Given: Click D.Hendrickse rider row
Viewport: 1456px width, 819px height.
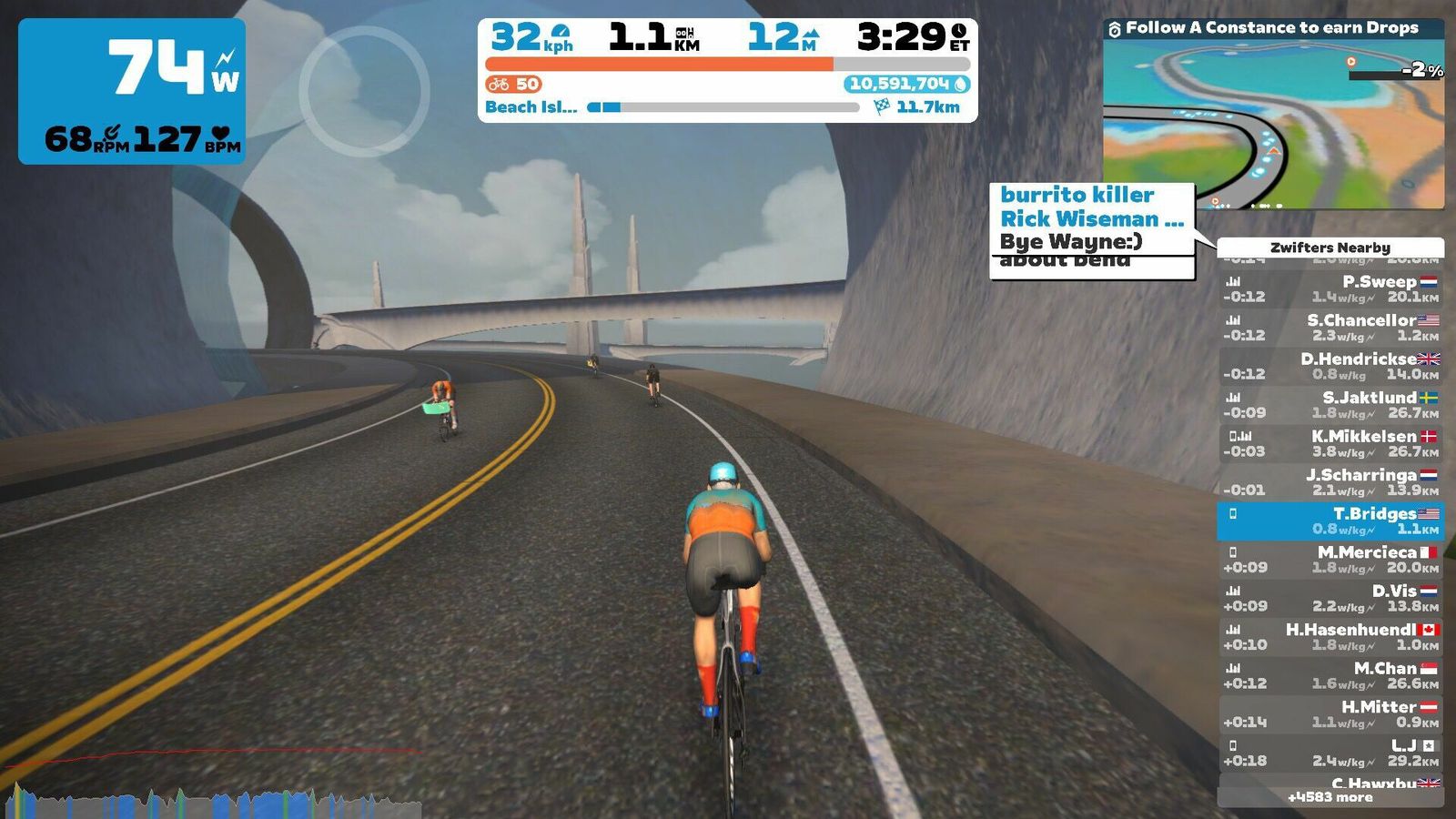Looking at the screenshot, I should click(x=1330, y=366).
